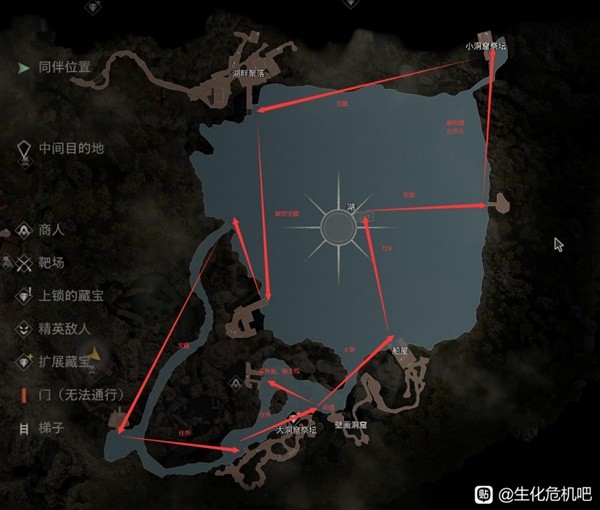Select the 中间目的地 legend entry
This screenshot has width=600, height=510.
pos(70,148)
